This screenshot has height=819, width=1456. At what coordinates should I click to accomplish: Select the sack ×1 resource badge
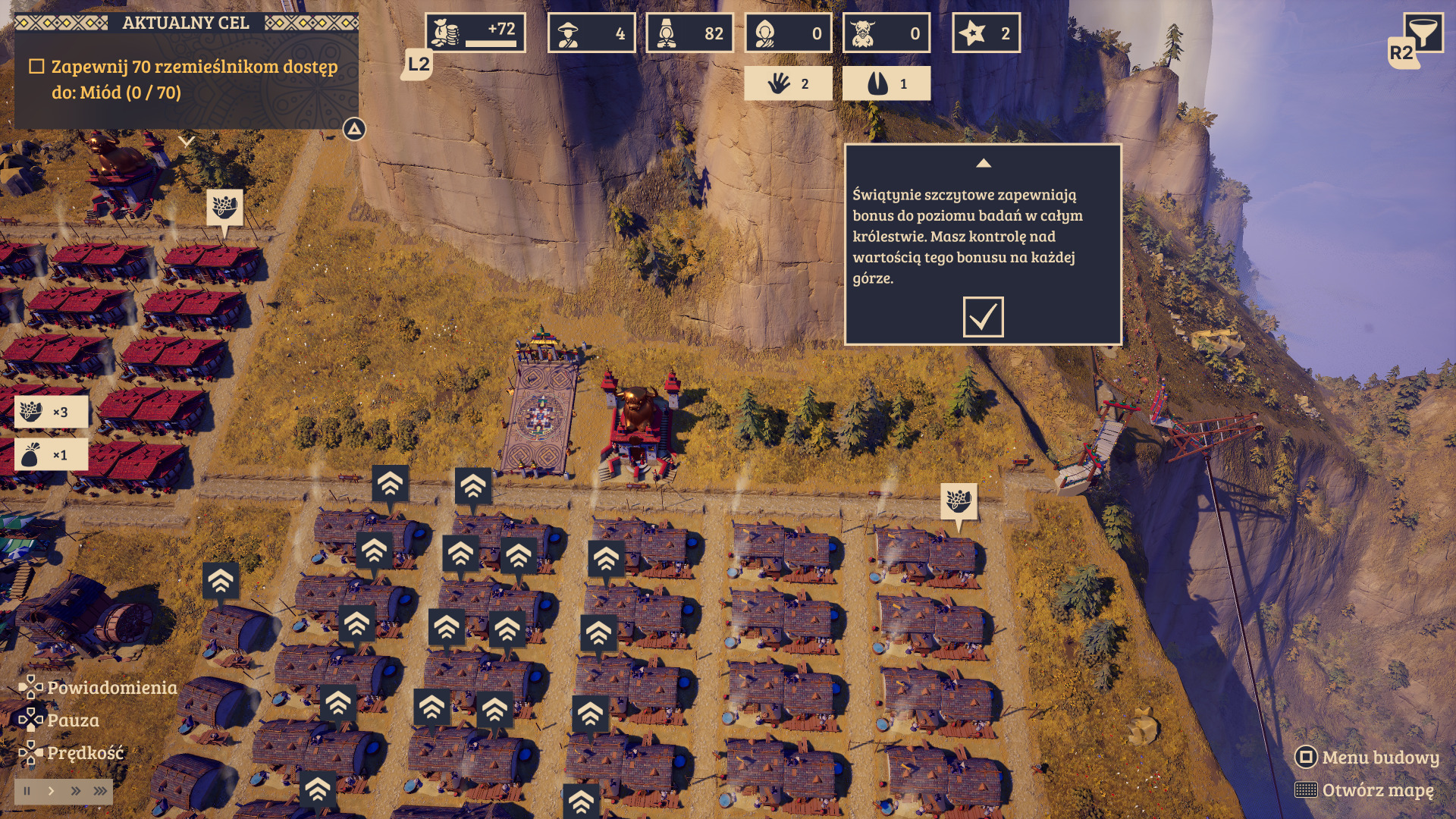51,455
